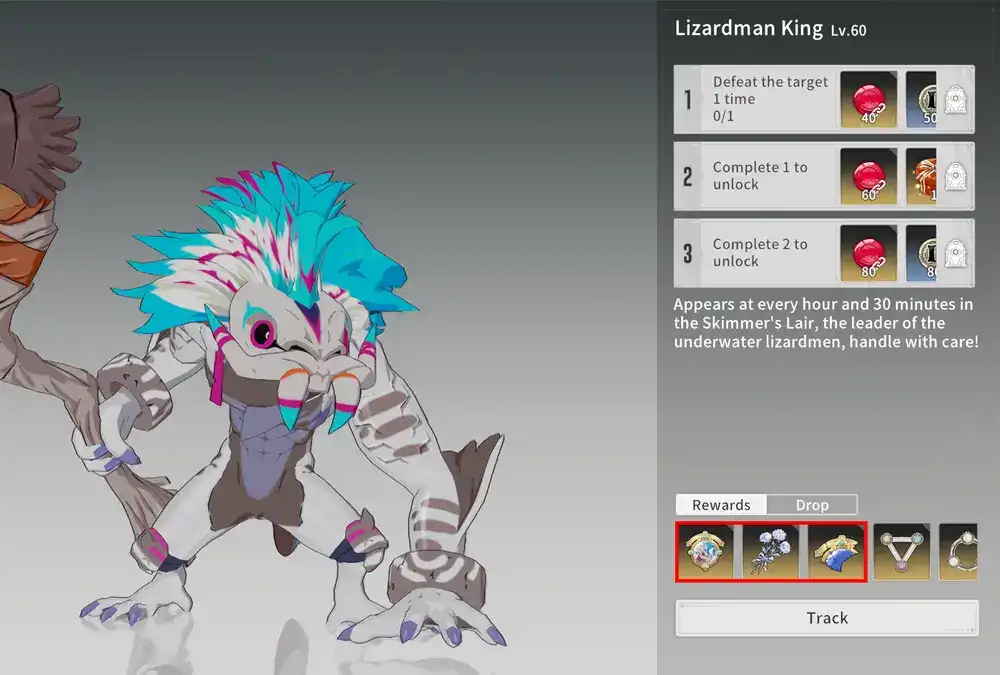The height and width of the screenshot is (675, 1000).
Task: View the 60 red orb reward
Action: [869, 176]
